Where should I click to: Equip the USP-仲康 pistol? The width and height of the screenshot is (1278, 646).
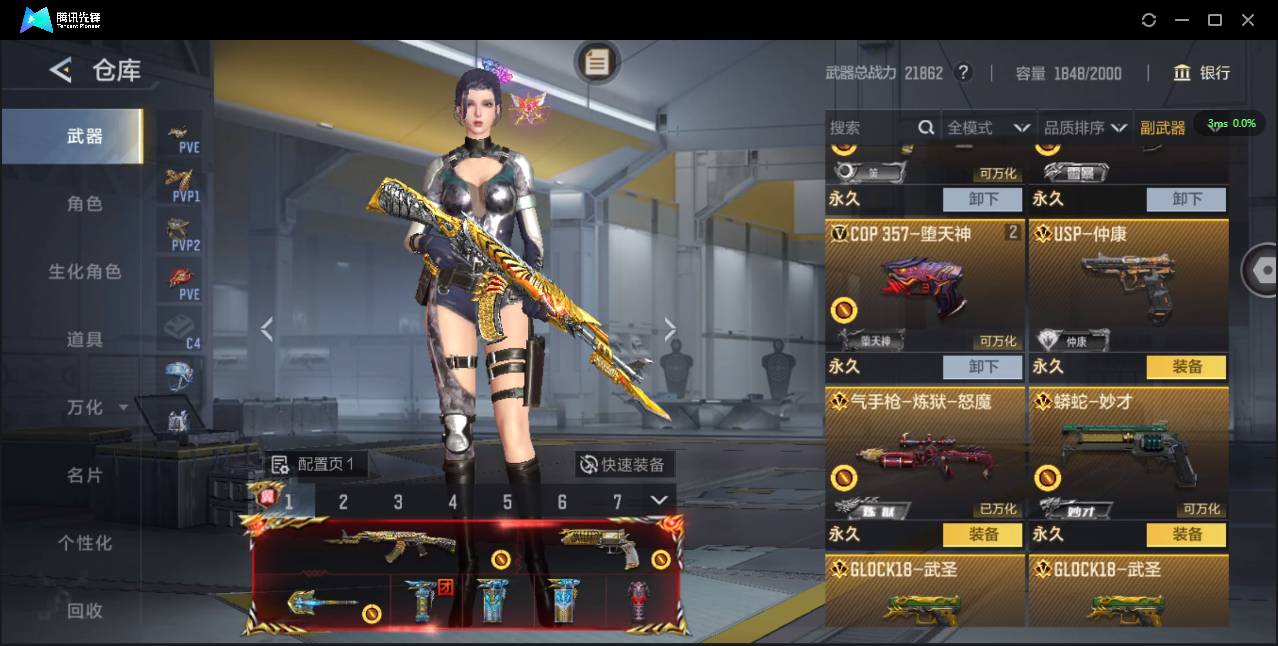click(1186, 367)
